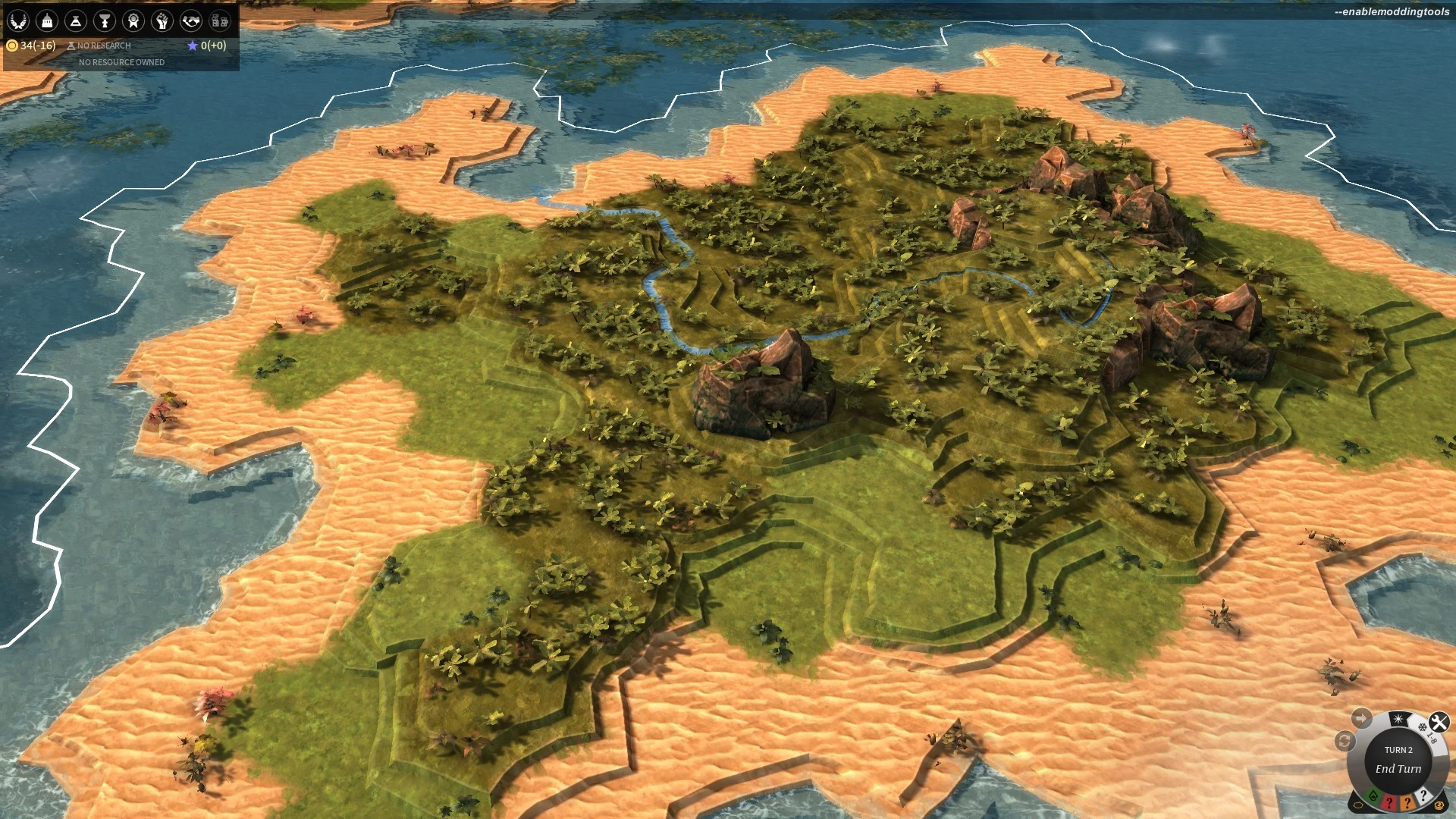Open the marketplace crates screen

tap(220, 20)
